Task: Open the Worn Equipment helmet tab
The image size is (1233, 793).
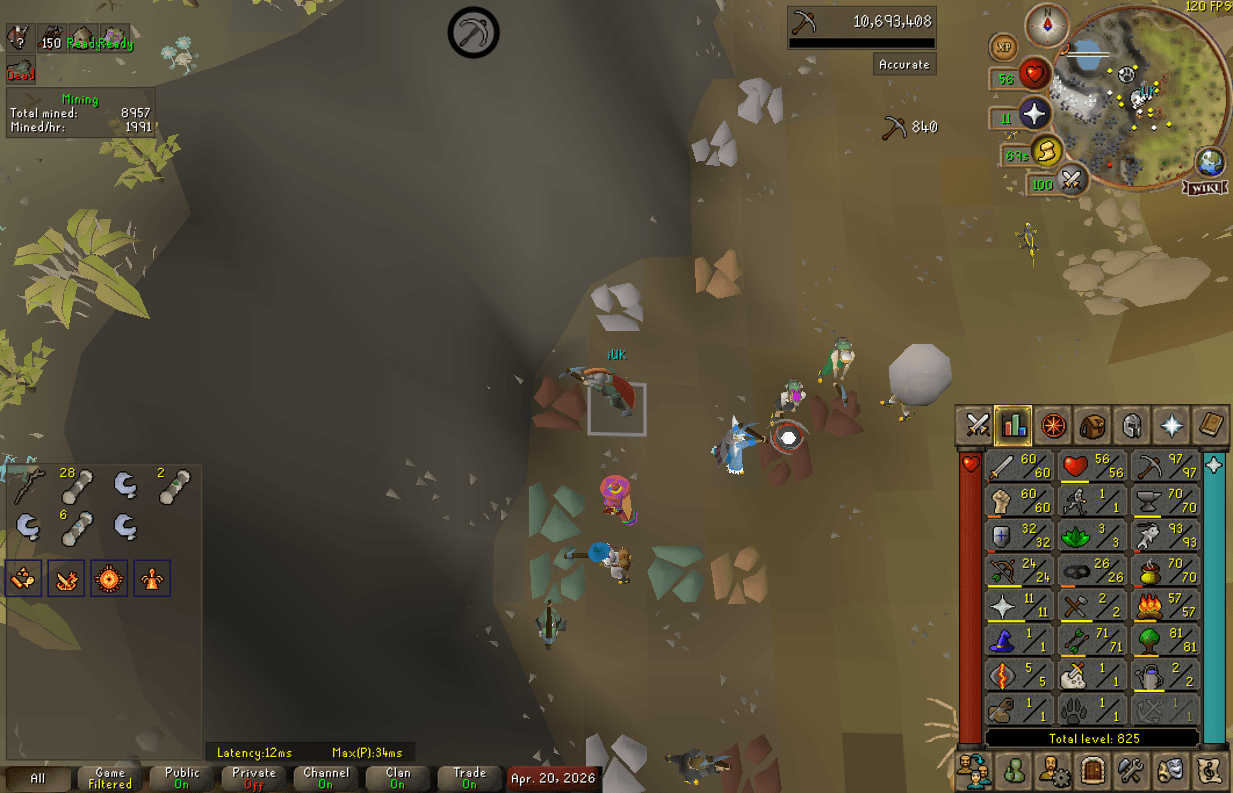Action: 1132,425
